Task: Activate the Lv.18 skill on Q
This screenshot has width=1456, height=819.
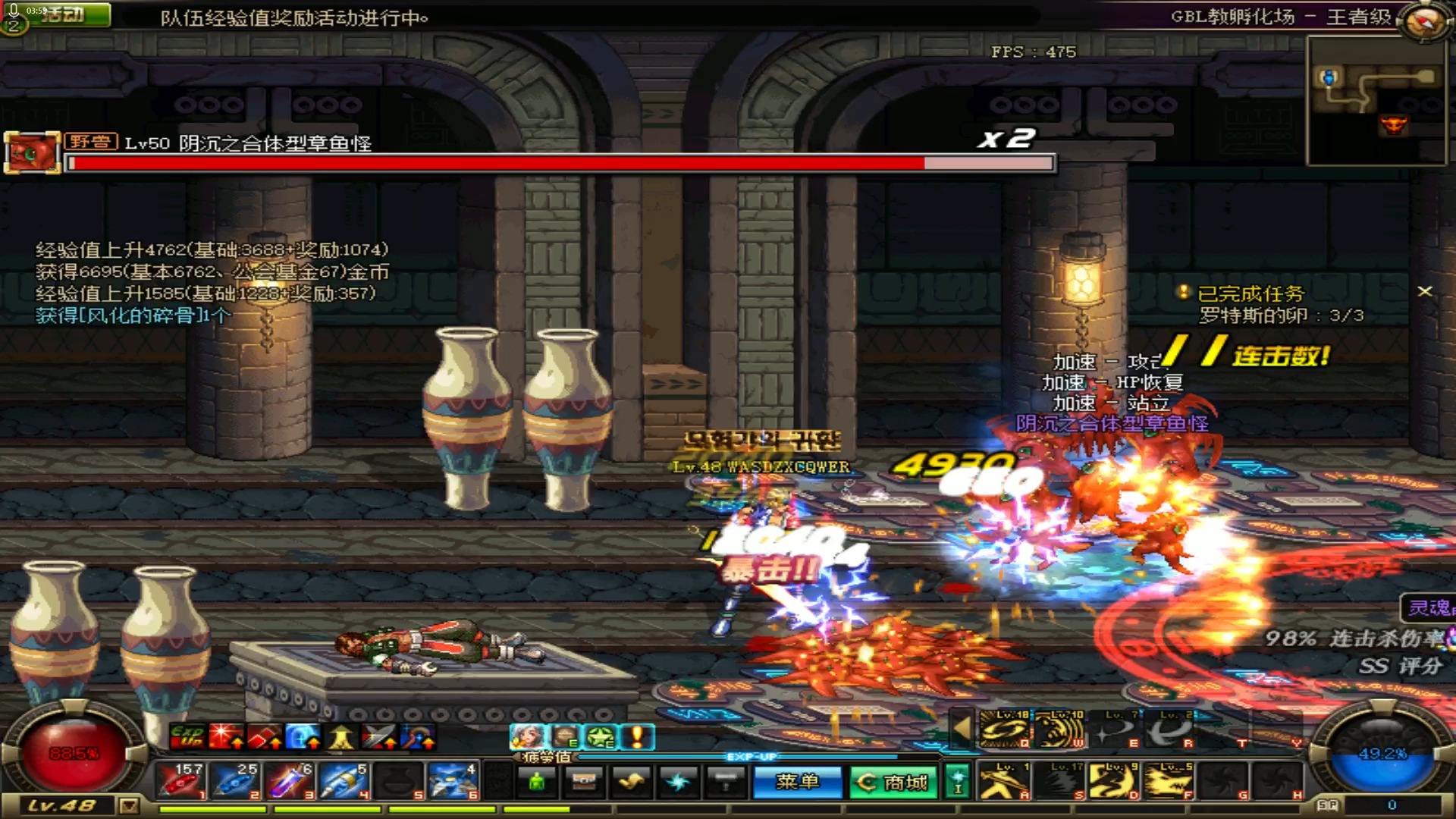Action: click(x=1004, y=730)
